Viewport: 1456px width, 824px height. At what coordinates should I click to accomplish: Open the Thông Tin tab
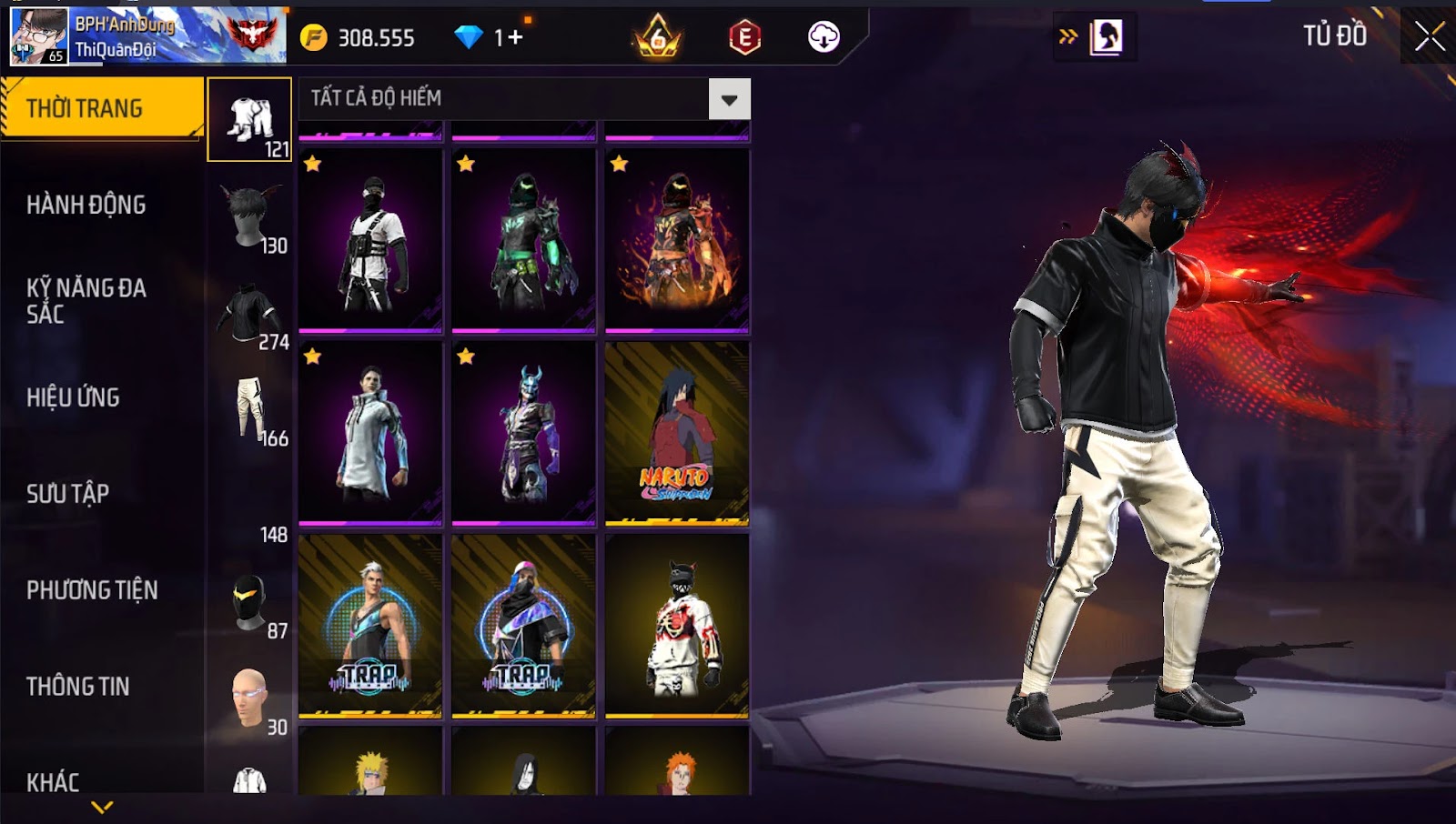coord(78,687)
